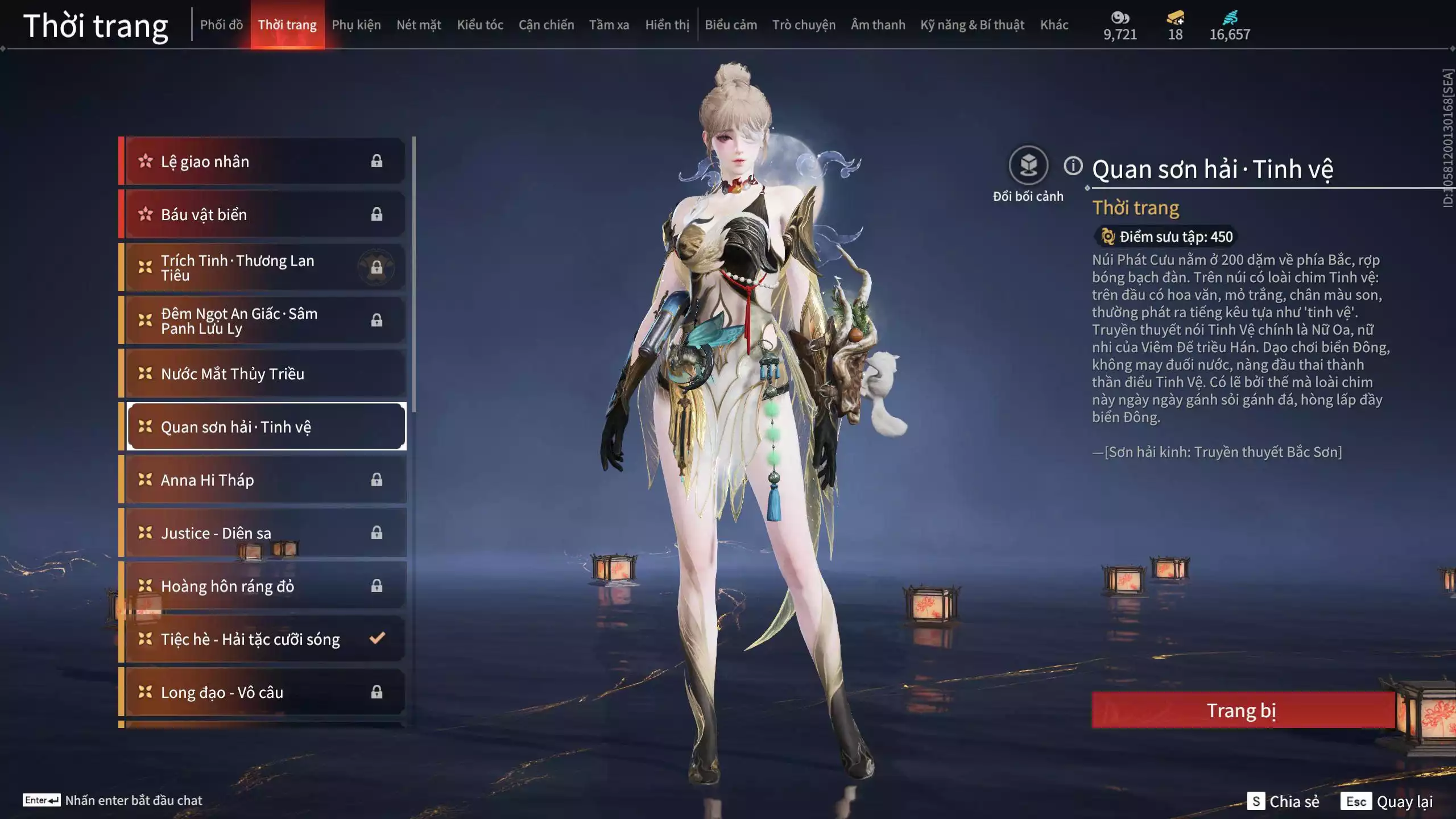Open the outfit info icon
The width and height of the screenshot is (1456, 819).
(1073, 166)
